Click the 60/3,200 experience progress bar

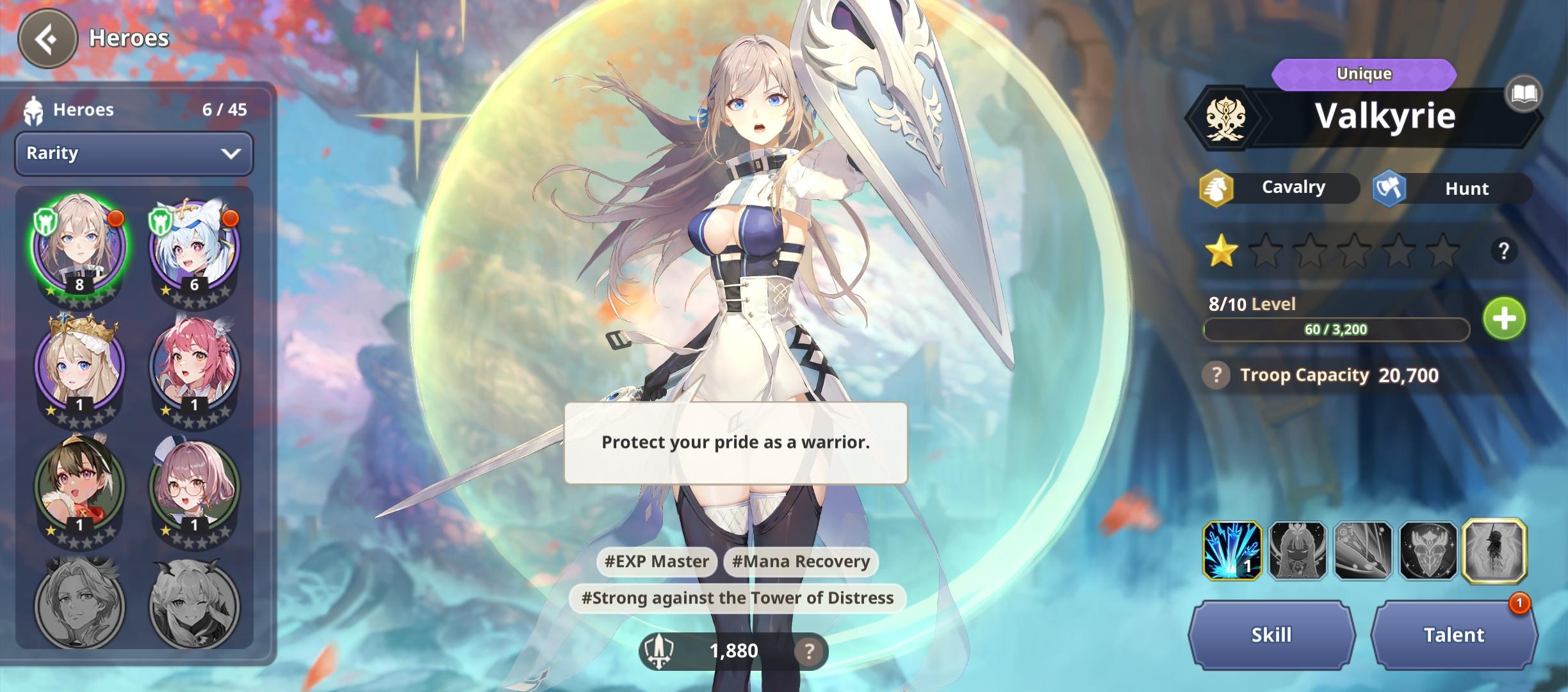coord(1335,329)
